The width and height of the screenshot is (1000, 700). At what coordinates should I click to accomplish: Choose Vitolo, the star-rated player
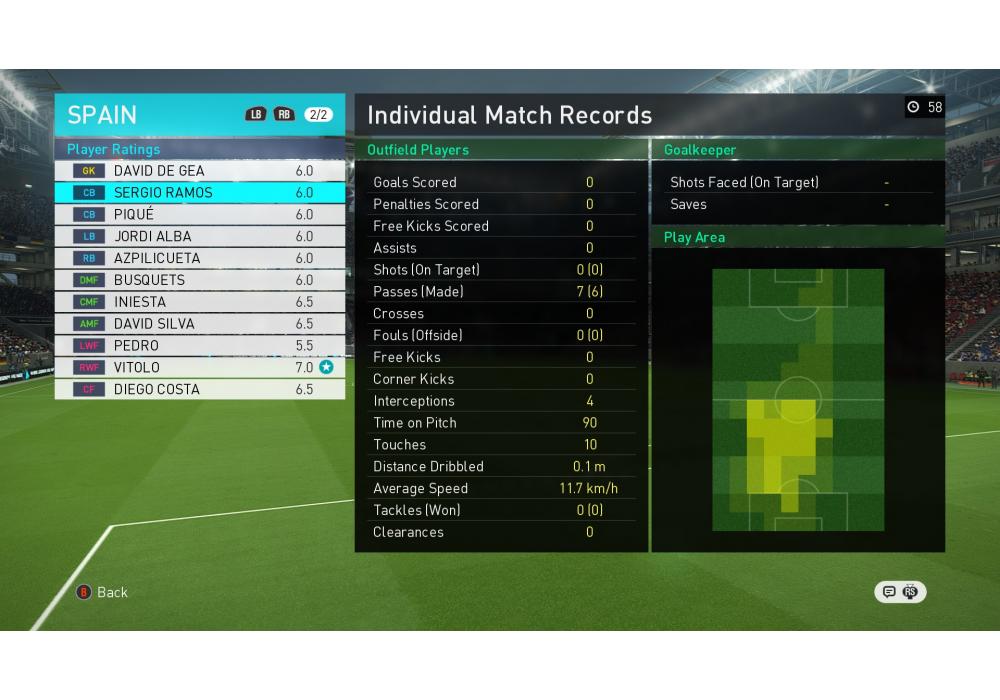click(x=200, y=368)
